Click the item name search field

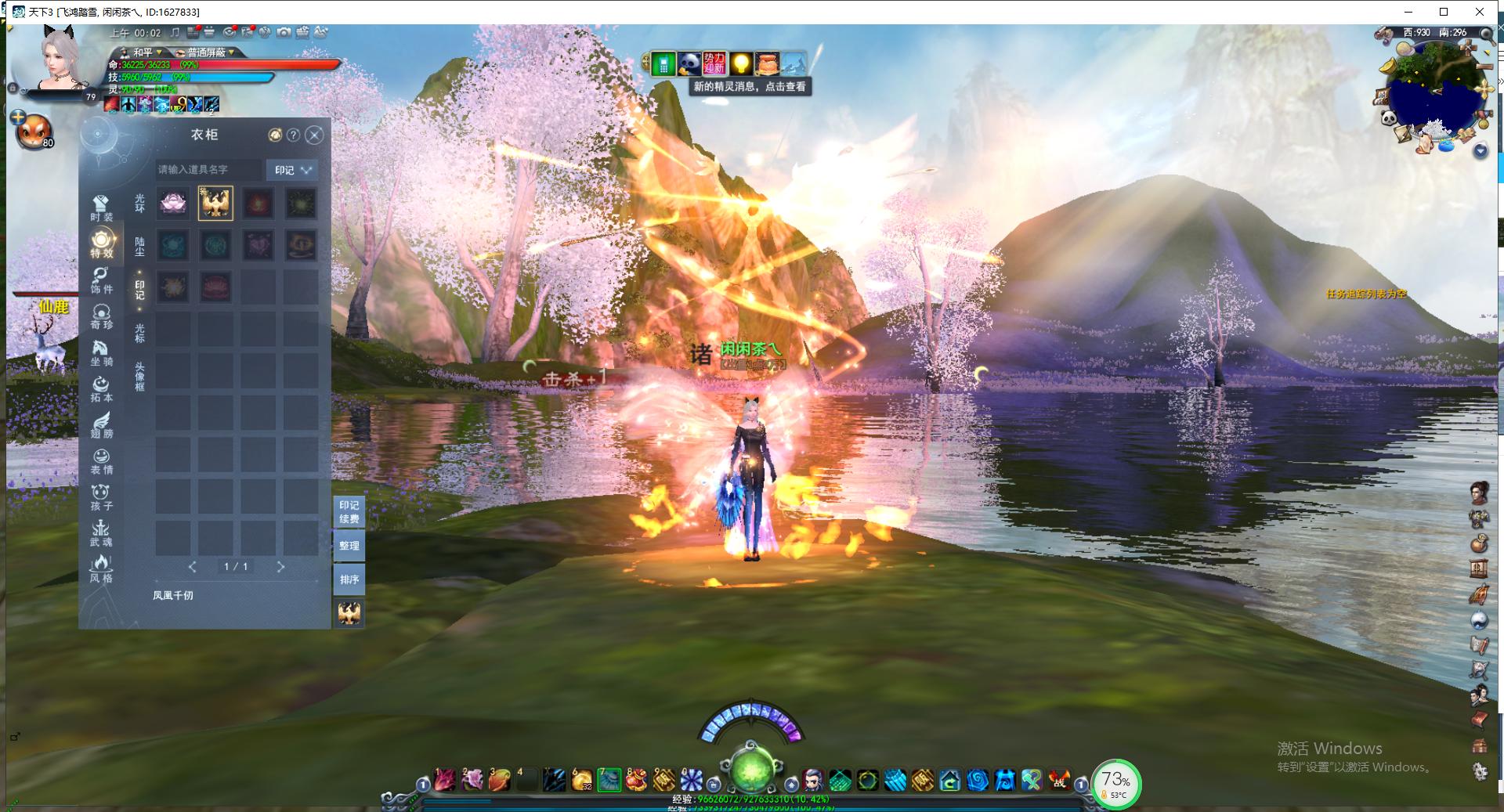(x=208, y=169)
